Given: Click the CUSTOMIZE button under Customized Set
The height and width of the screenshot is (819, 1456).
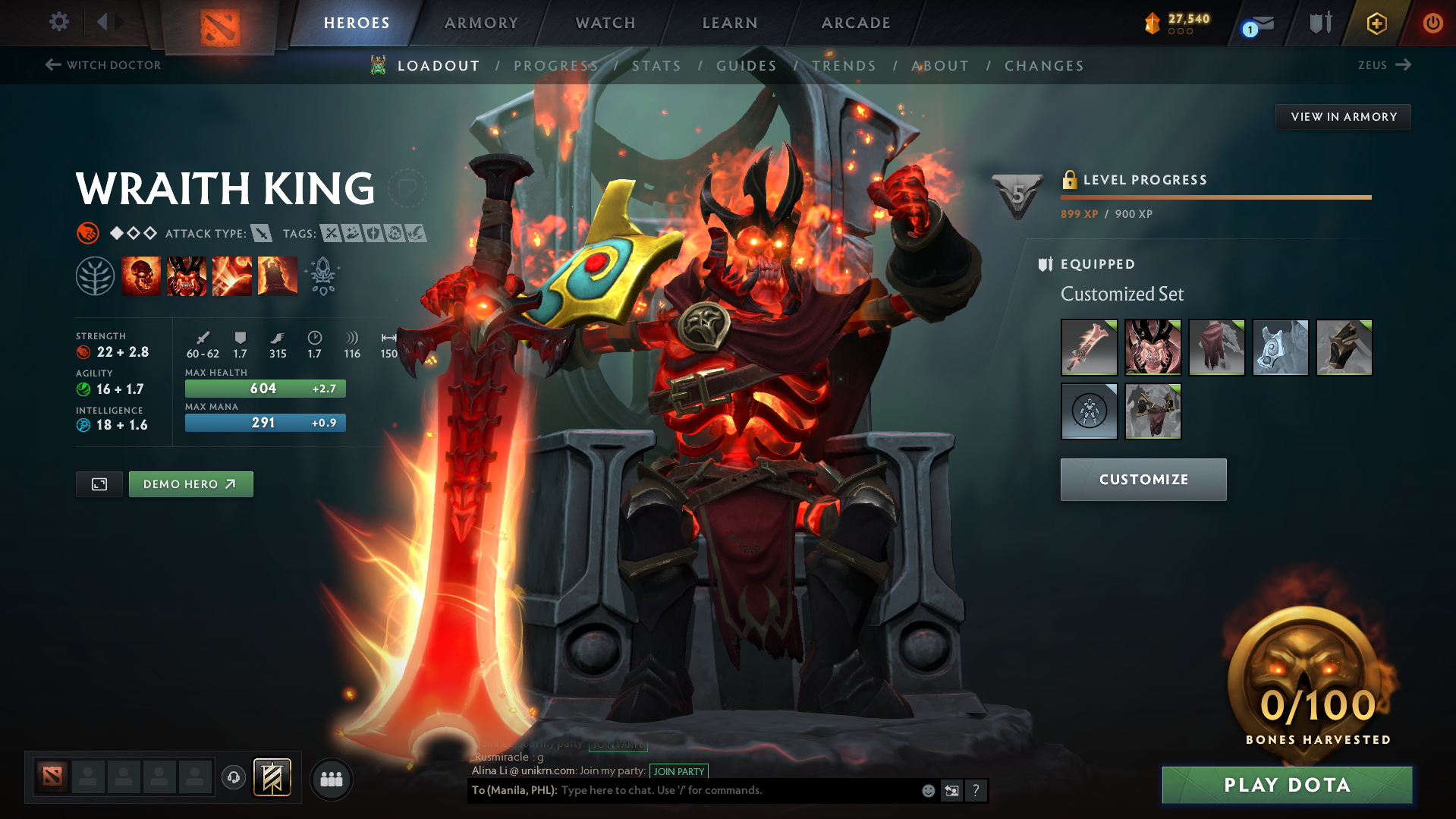Looking at the screenshot, I should [1143, 479].
